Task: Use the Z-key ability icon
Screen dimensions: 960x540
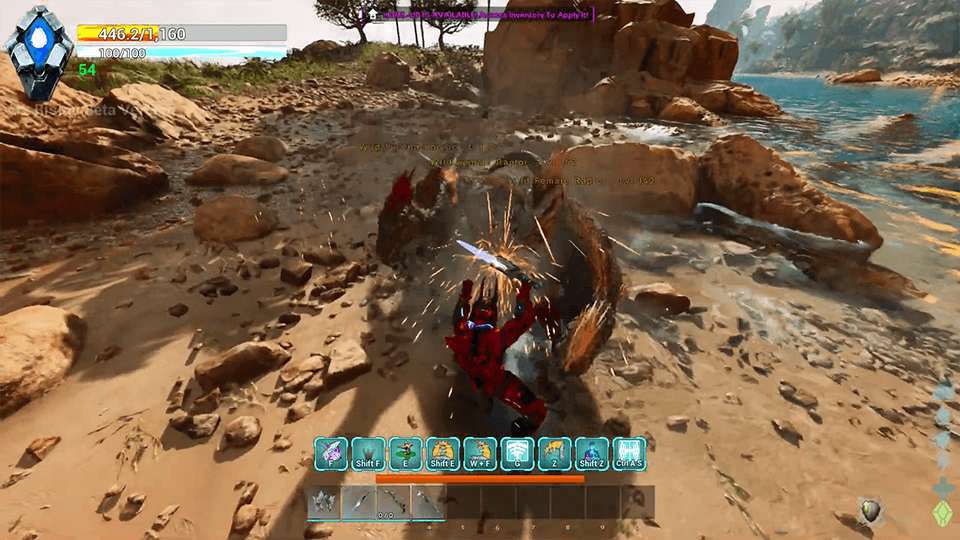Action: click(x=555, y=453)
